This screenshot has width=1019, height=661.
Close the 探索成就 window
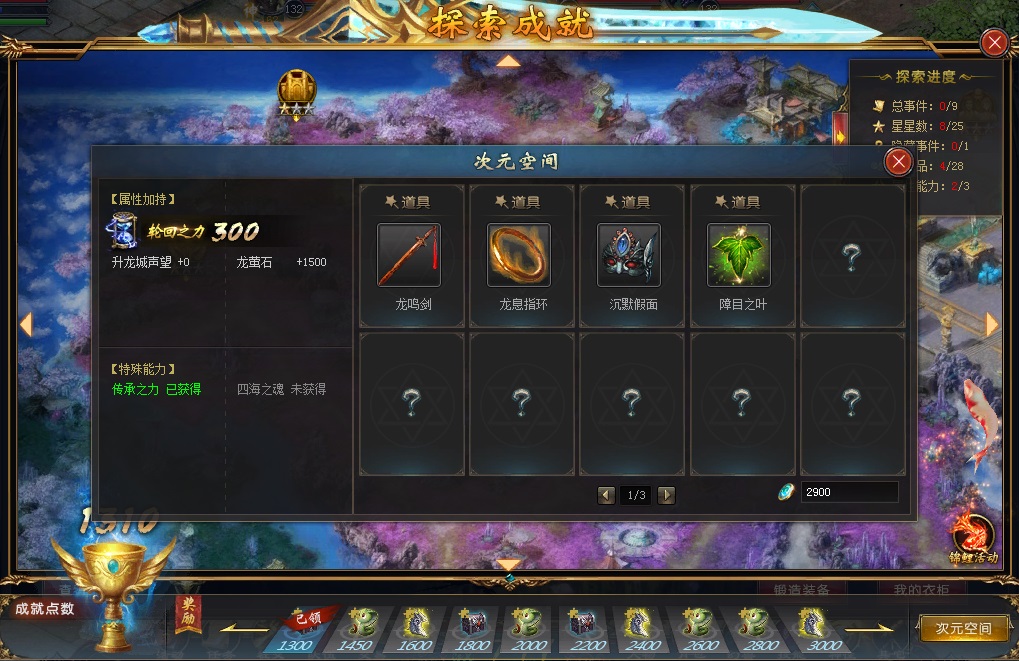point(994,42)
